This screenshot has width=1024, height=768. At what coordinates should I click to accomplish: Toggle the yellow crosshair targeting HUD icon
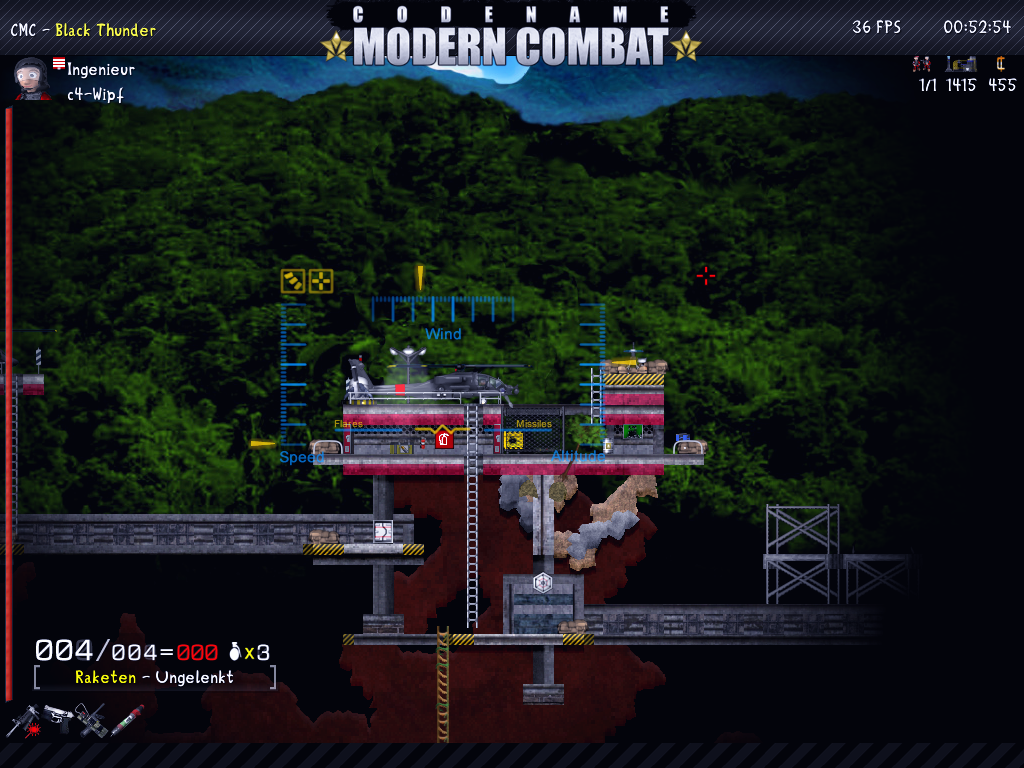point(321,281)
